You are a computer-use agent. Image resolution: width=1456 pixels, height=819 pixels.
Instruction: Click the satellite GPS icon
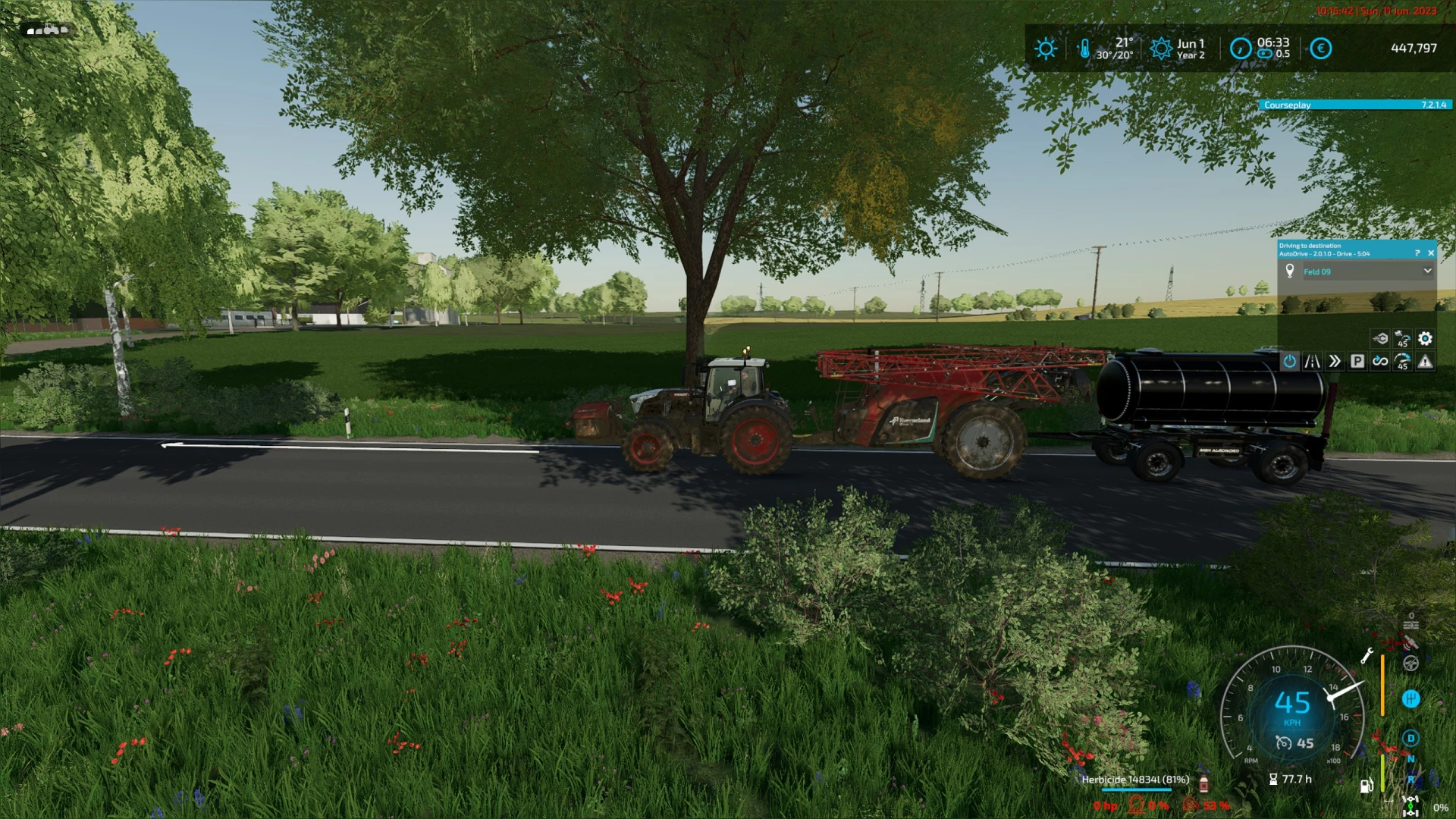tap(1410, 642)
